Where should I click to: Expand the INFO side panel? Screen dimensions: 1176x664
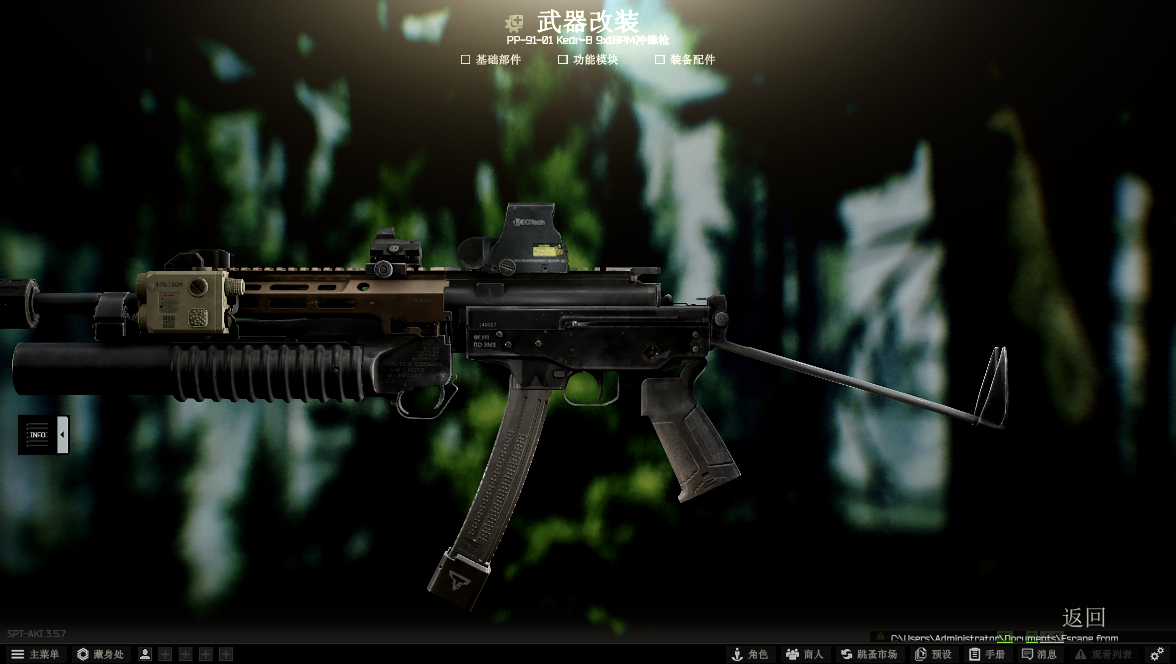(x=62, y=435)
